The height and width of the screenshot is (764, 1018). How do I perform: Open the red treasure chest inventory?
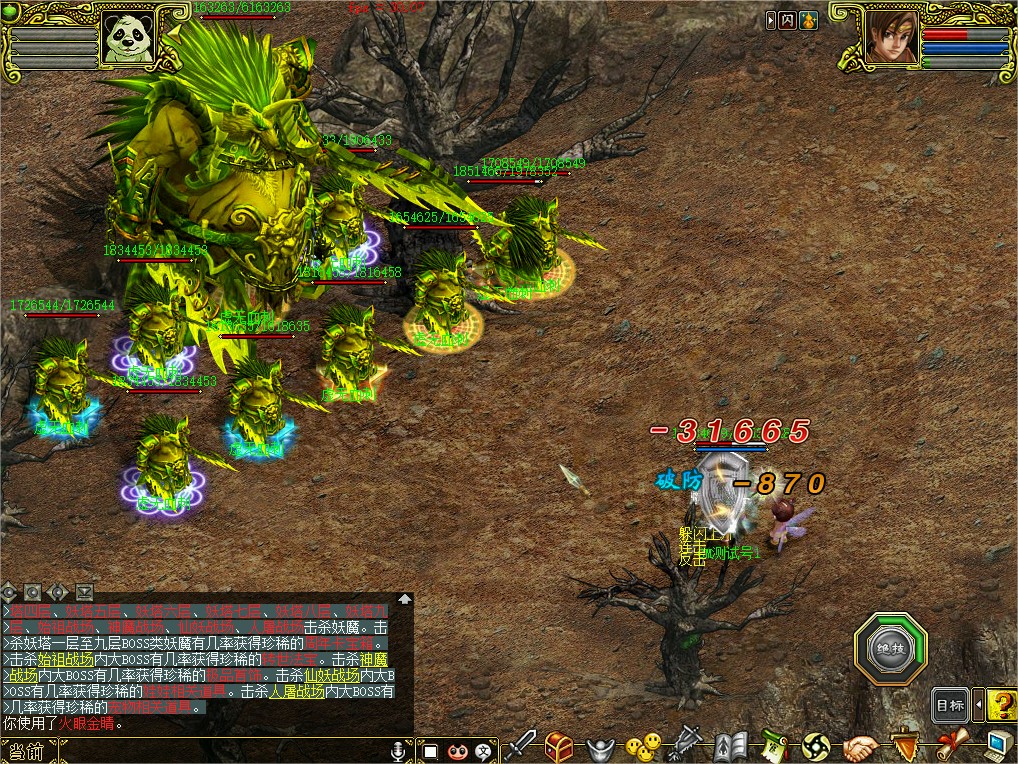(559, 745)
